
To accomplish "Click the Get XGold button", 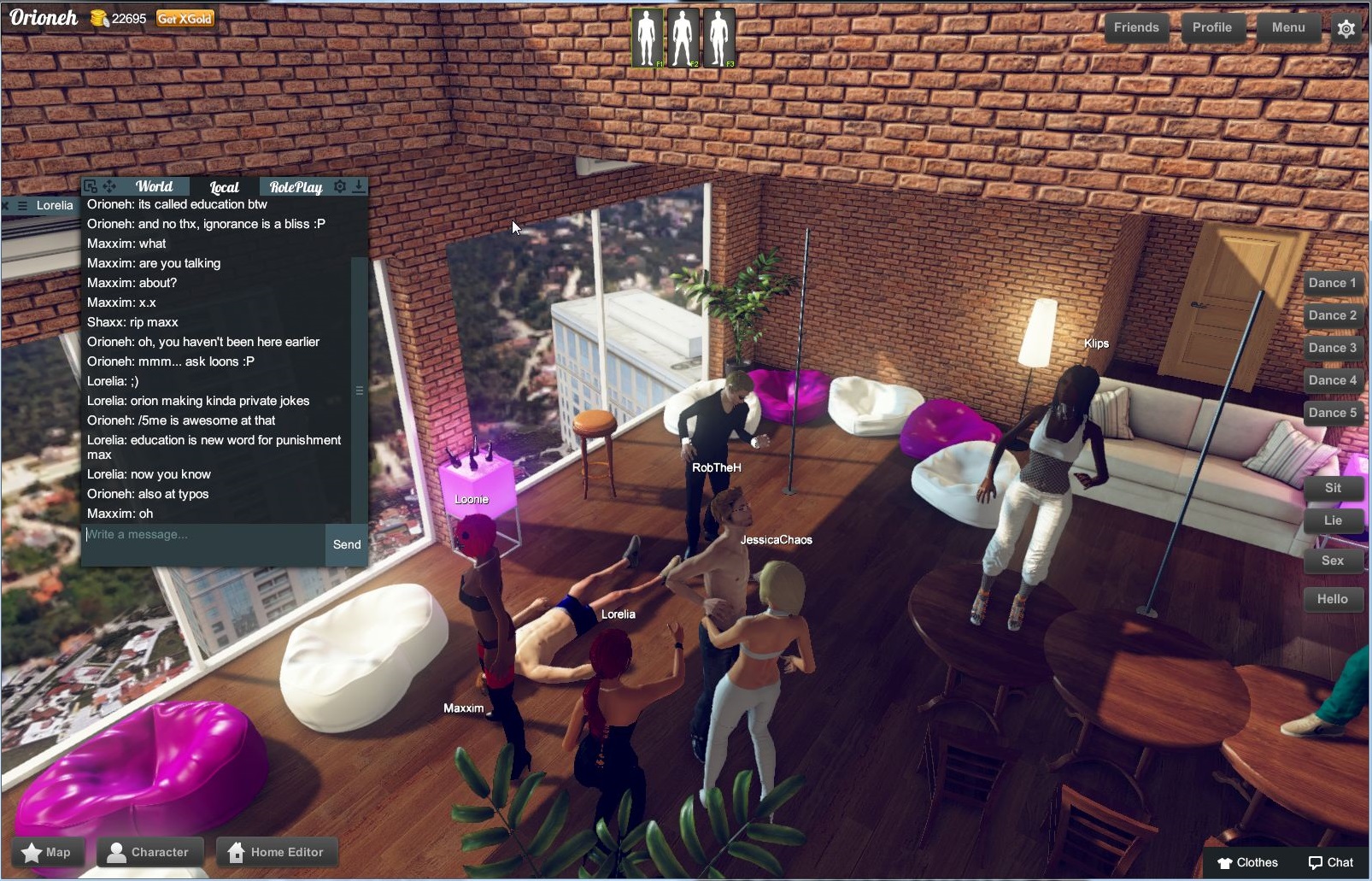I will pos(184,18).
